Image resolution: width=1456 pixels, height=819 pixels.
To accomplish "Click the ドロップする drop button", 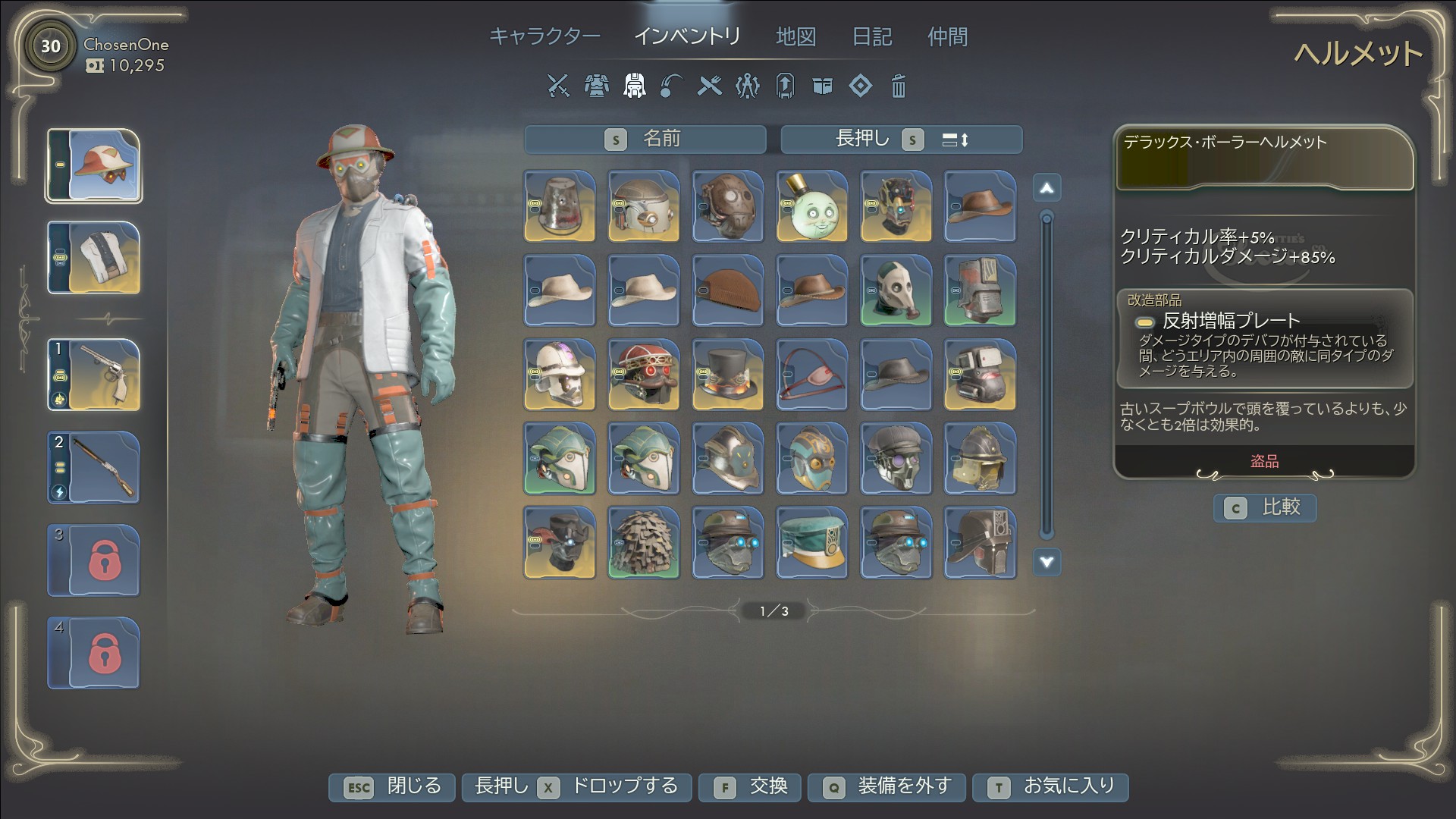I will point(576,786).
